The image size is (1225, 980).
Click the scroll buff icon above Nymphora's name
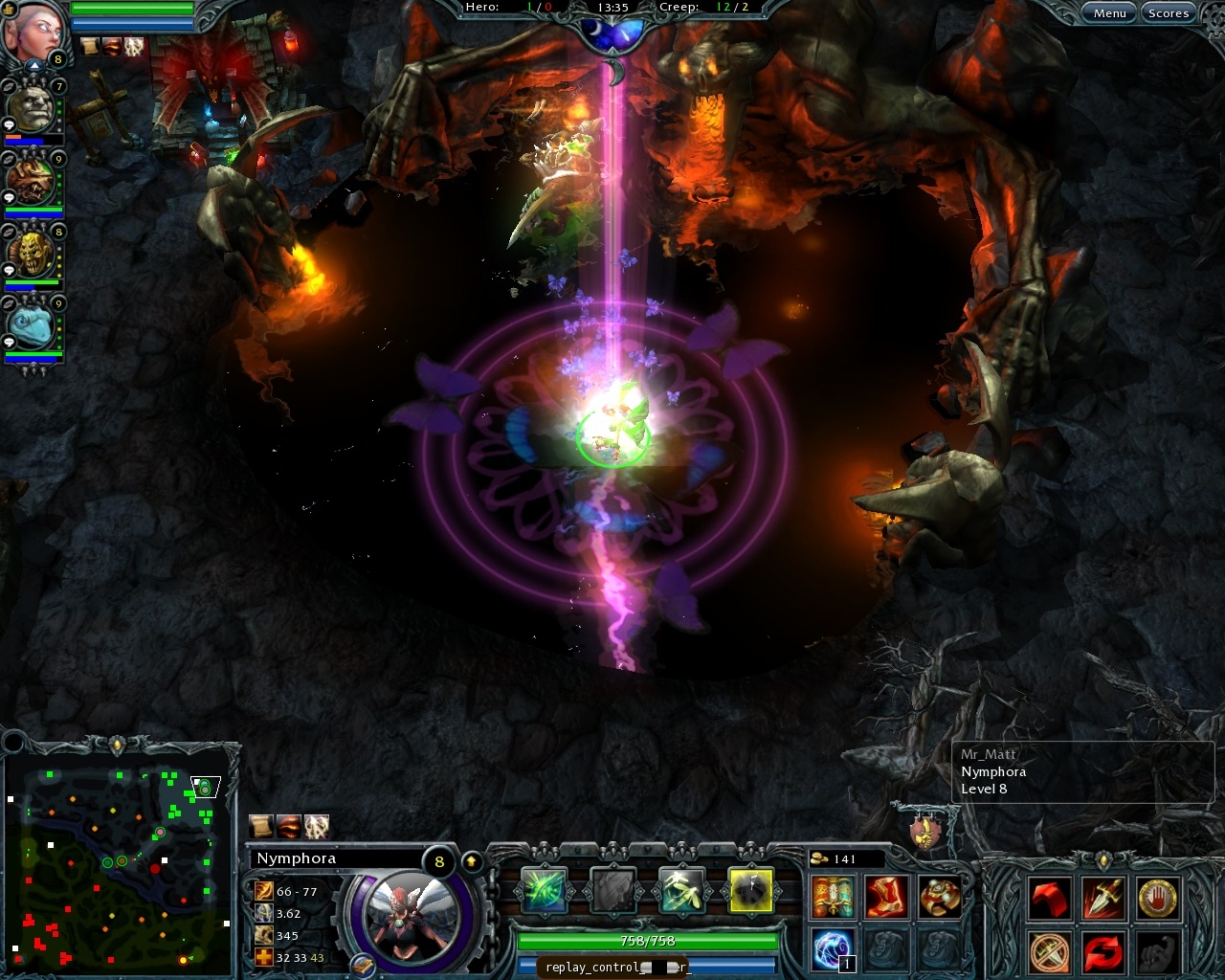pos(261,825)
